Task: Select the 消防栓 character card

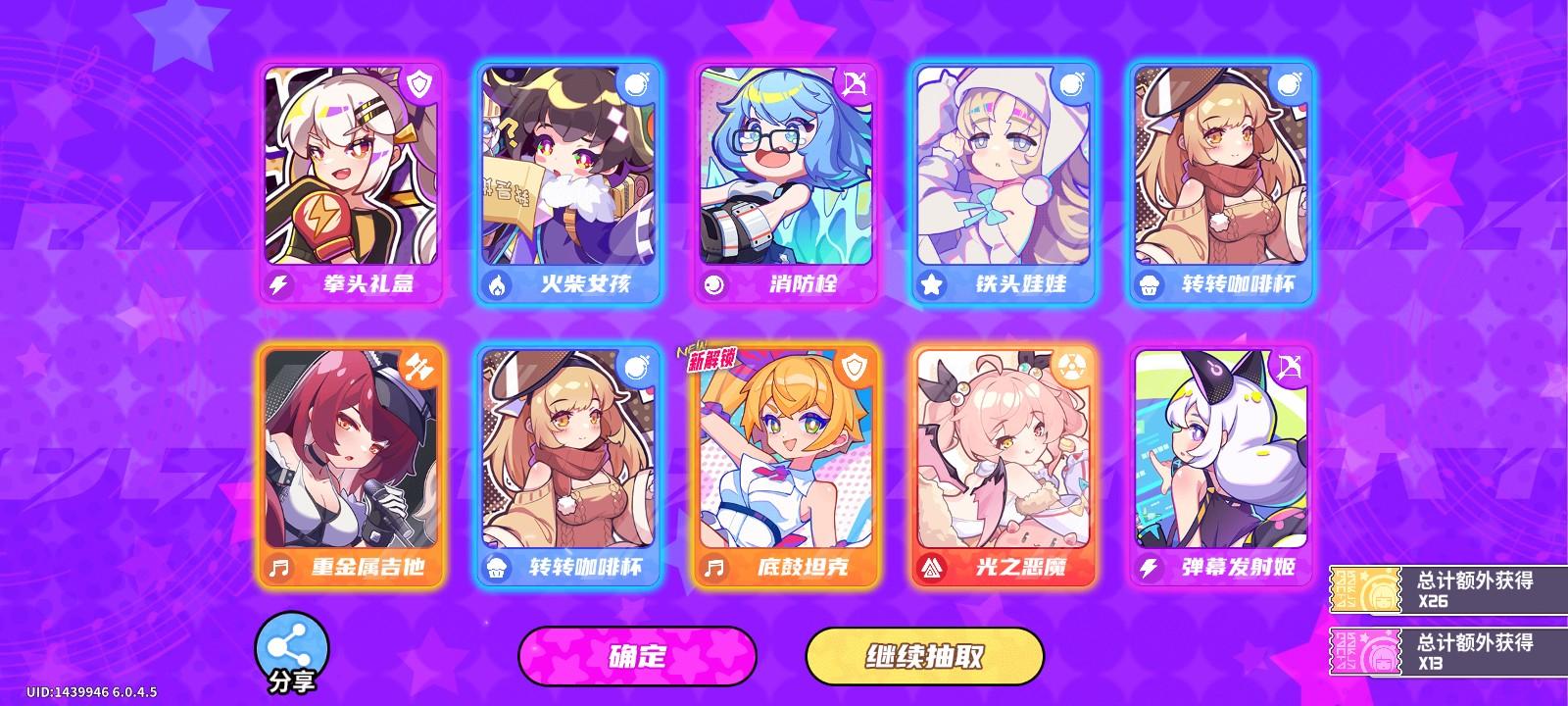Action: pyautogui.click(x=784, y=176)
